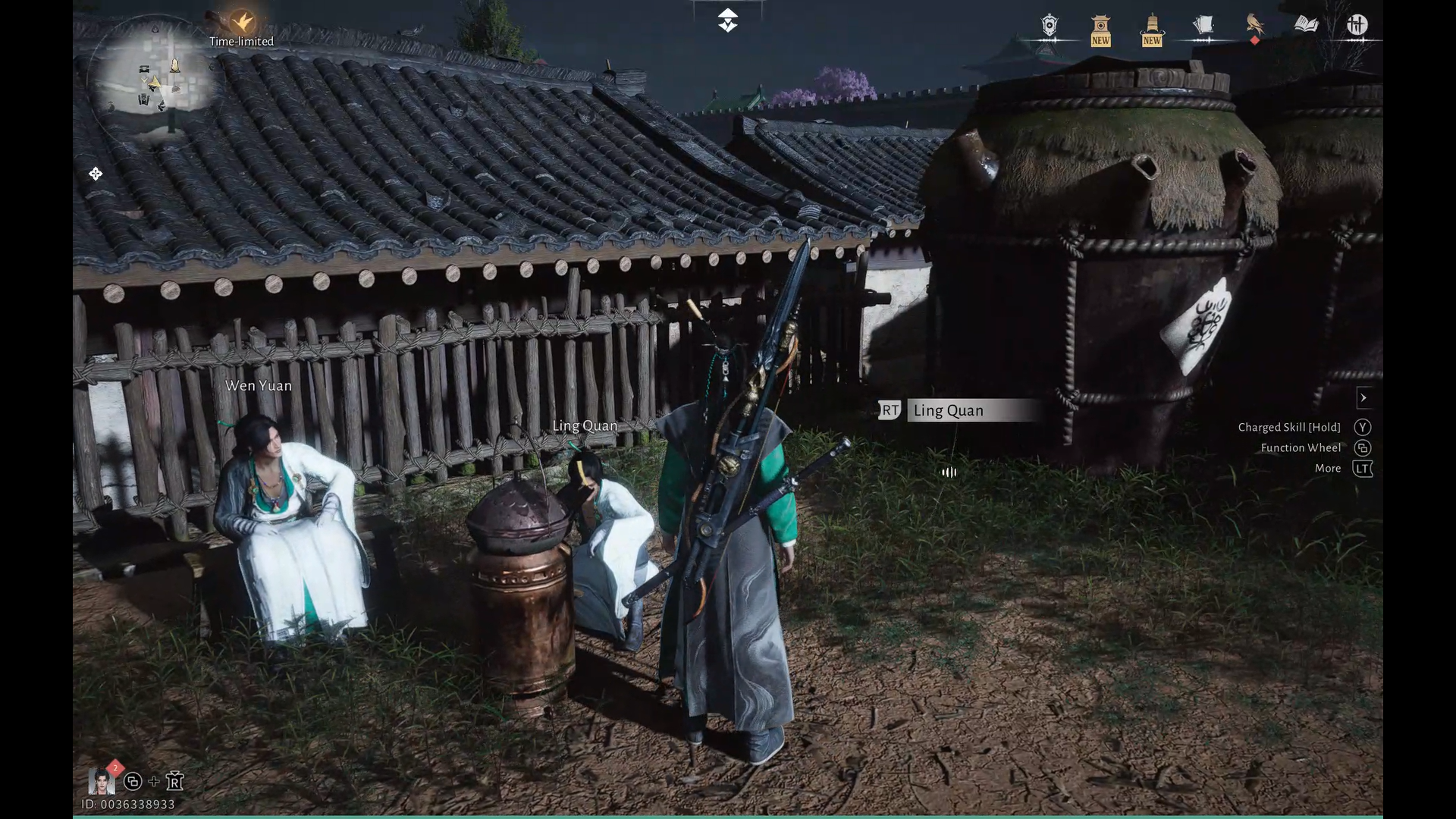Open the player portrait with red badge
Image resolution: width=1456 pixels, height=819 pixels.
coord(102,780)
